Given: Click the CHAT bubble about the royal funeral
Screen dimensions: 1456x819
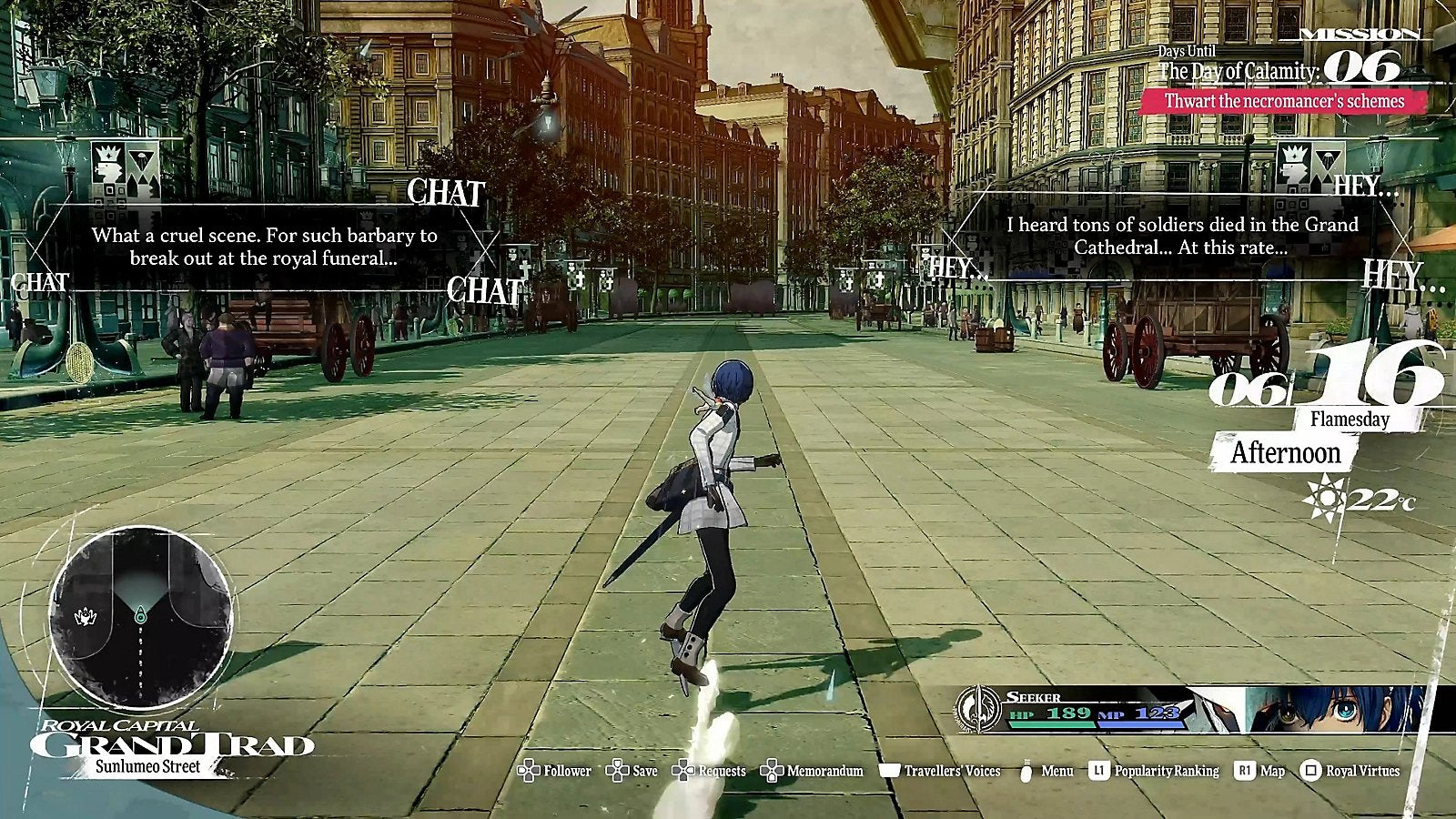Looking at the screenshot, I should [x=264, y=241].
